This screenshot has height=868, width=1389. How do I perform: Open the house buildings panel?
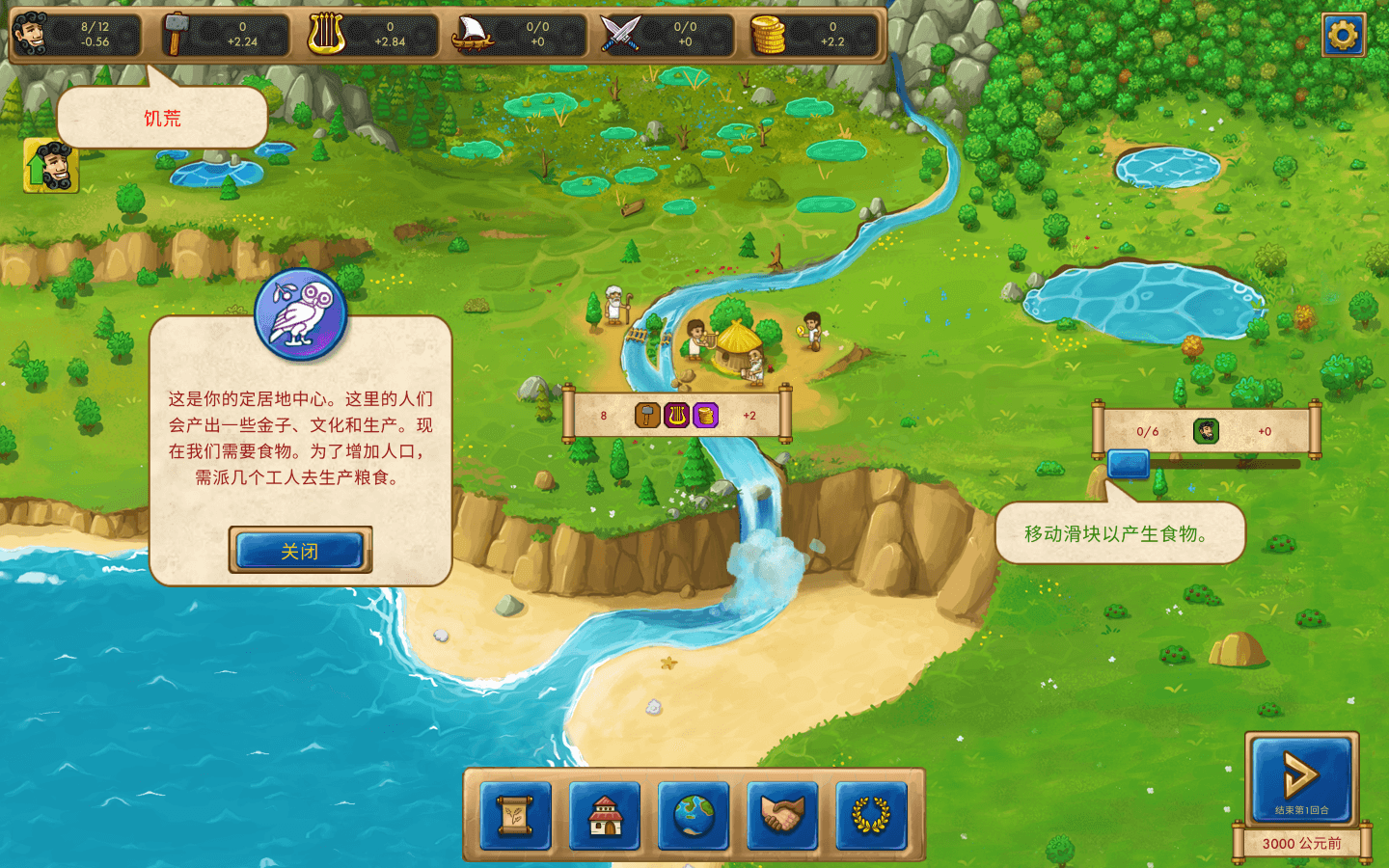(605, 816)
